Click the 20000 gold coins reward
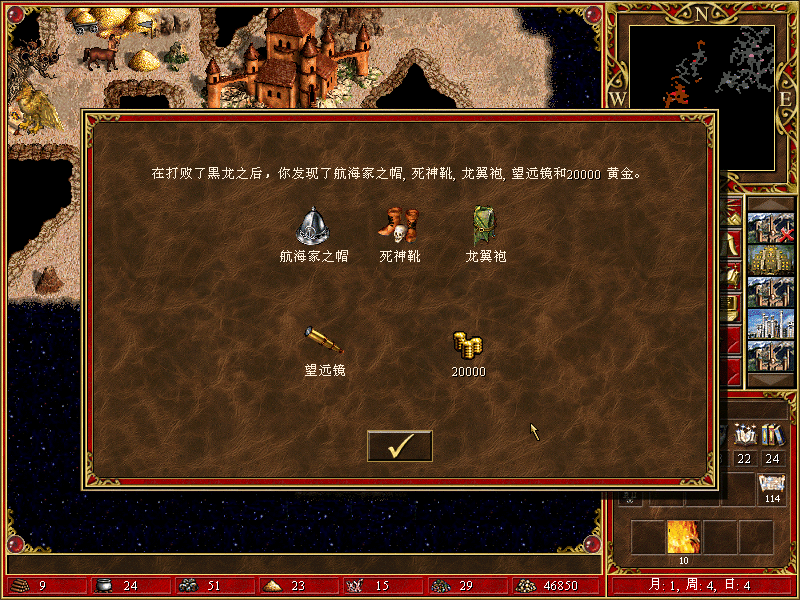Viewport: 800px width, 600px height. (467, 345)
